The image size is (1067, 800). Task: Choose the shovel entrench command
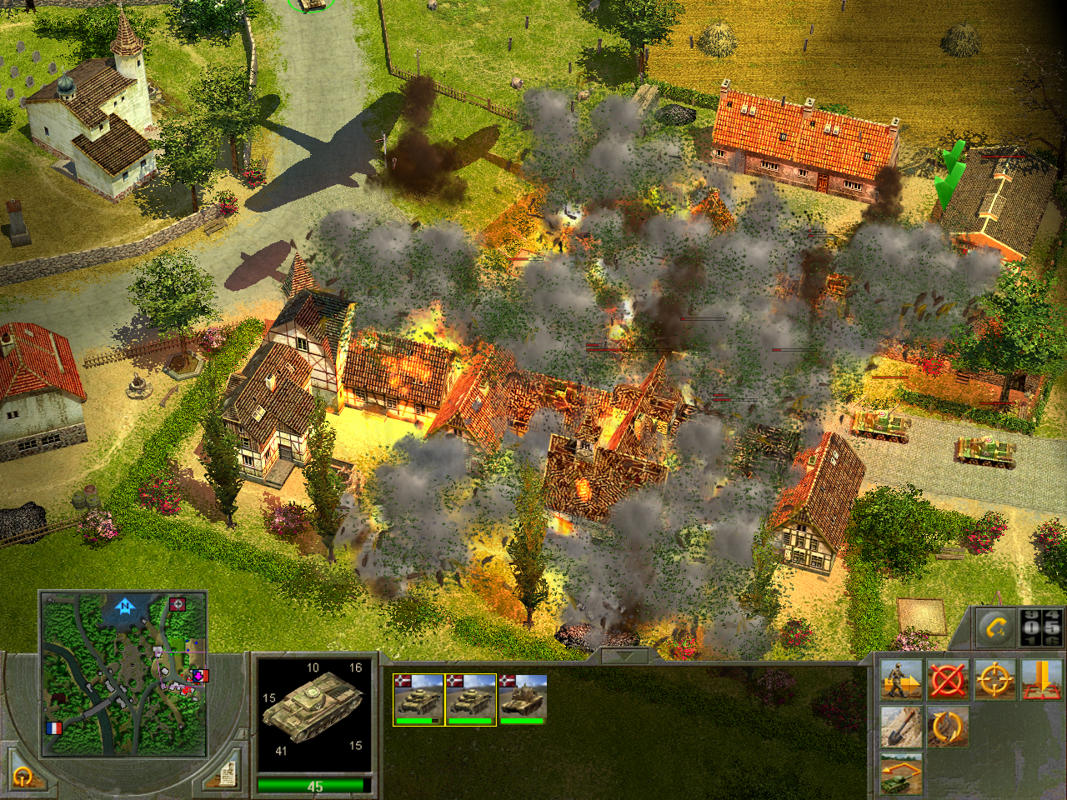coord(901,727)
